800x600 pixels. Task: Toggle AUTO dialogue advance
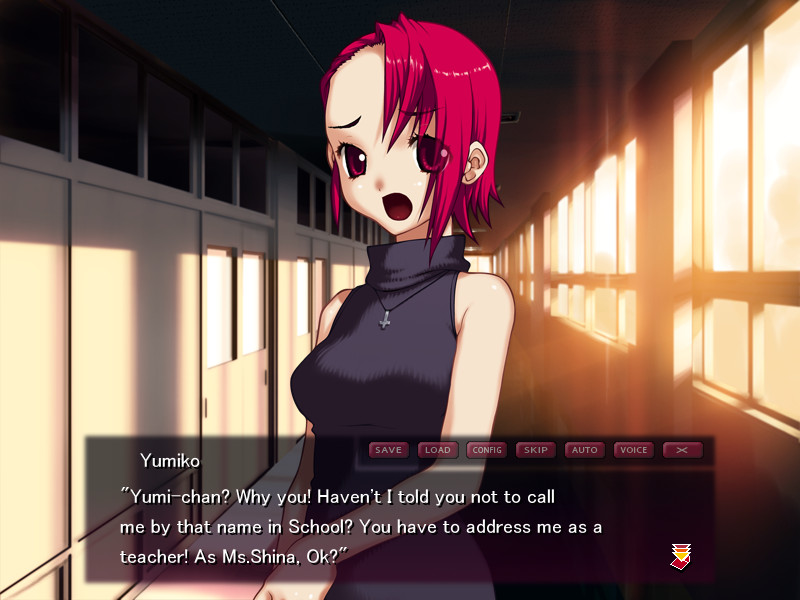tap(584, 450)
